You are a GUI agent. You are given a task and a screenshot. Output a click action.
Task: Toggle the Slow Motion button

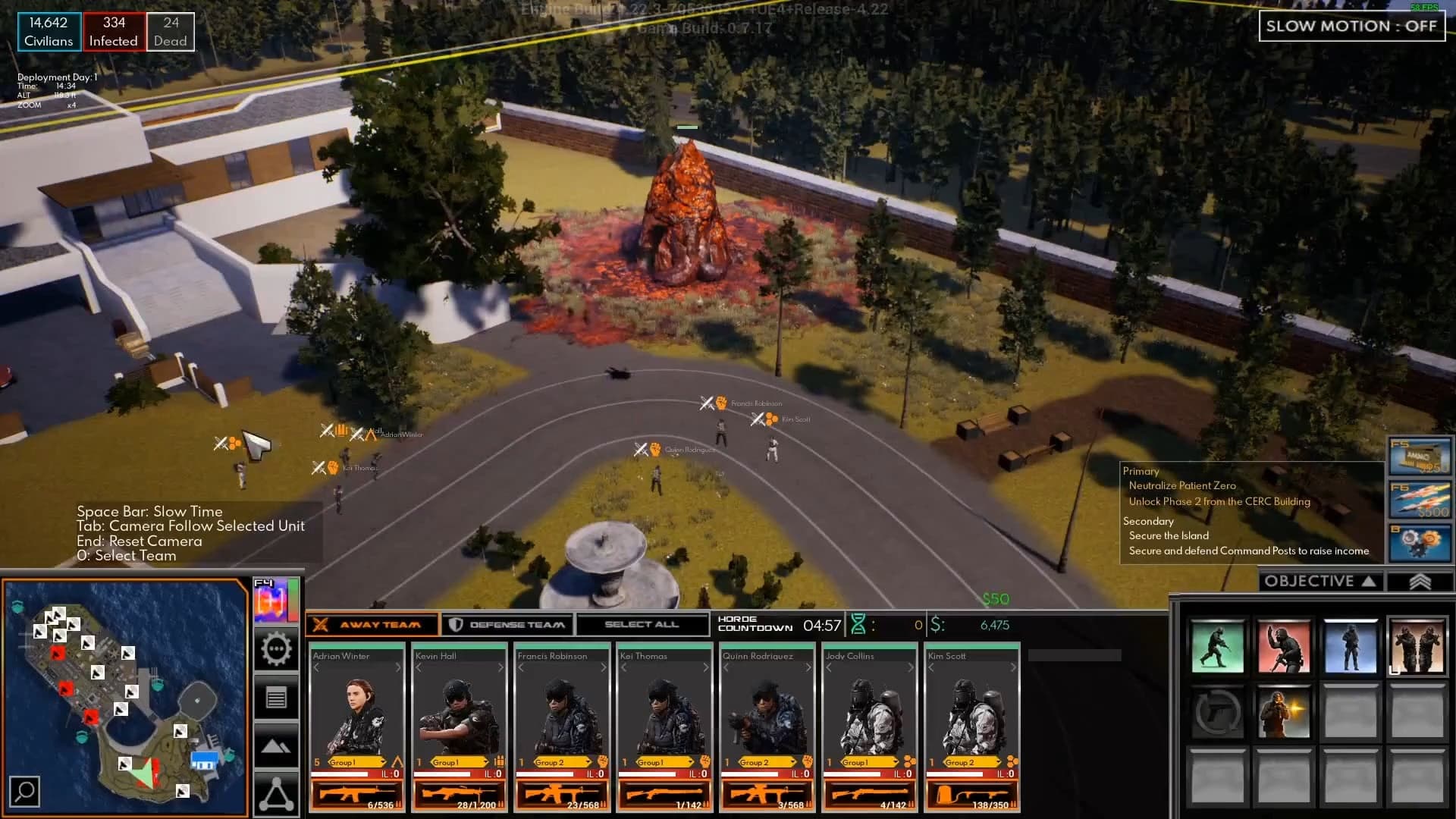[1351, 27]
